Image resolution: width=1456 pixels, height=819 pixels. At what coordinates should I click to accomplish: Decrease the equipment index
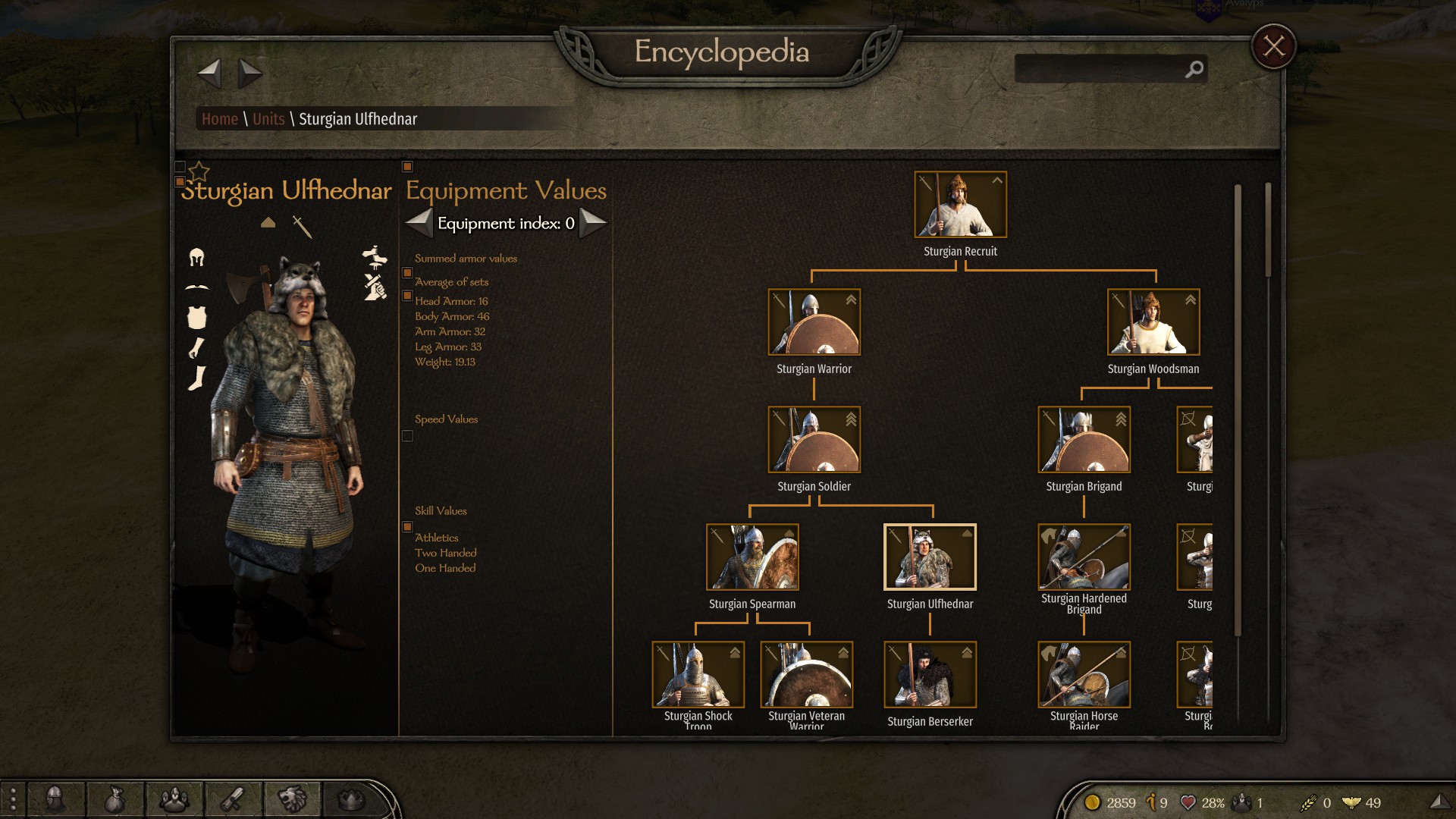[x=419, y=223]
